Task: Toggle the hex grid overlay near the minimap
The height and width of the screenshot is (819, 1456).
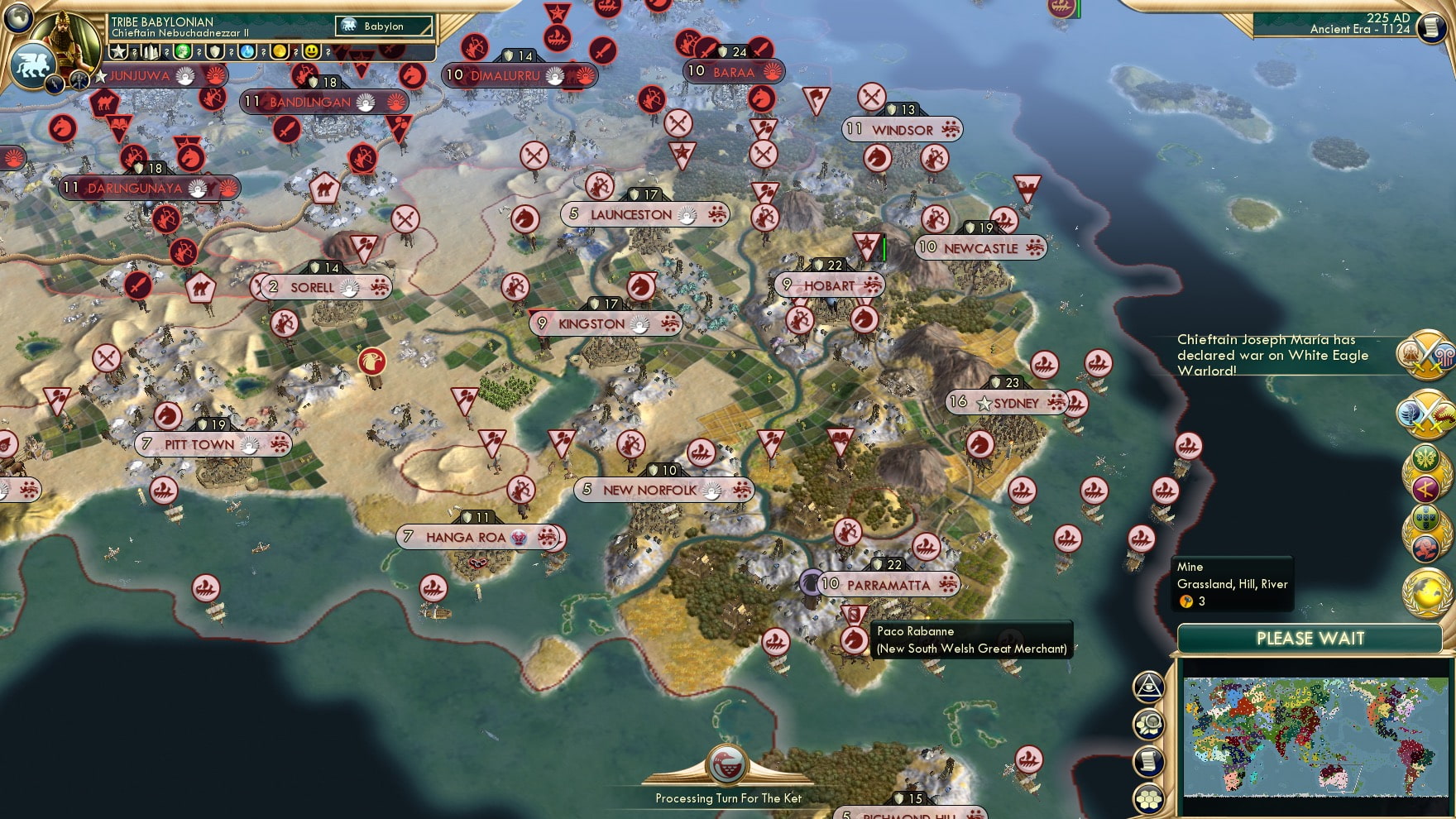Action: [x=1147, y=797]
